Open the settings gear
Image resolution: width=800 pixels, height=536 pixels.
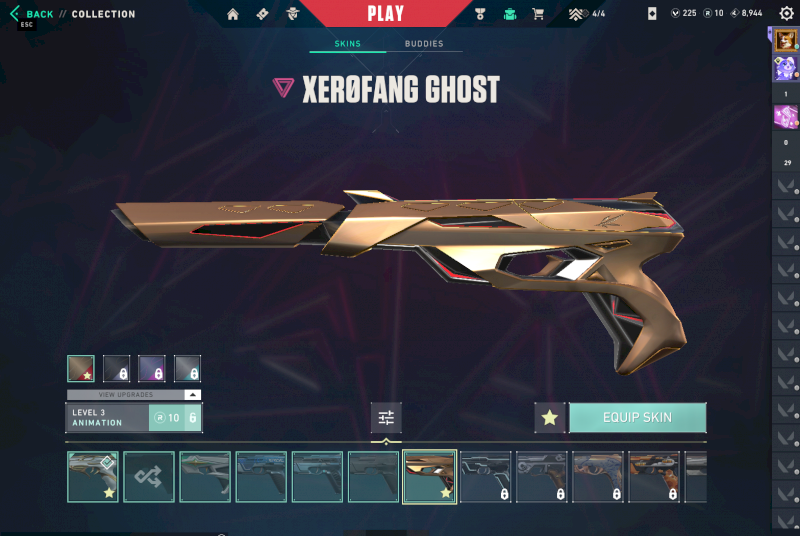[786, 14]
